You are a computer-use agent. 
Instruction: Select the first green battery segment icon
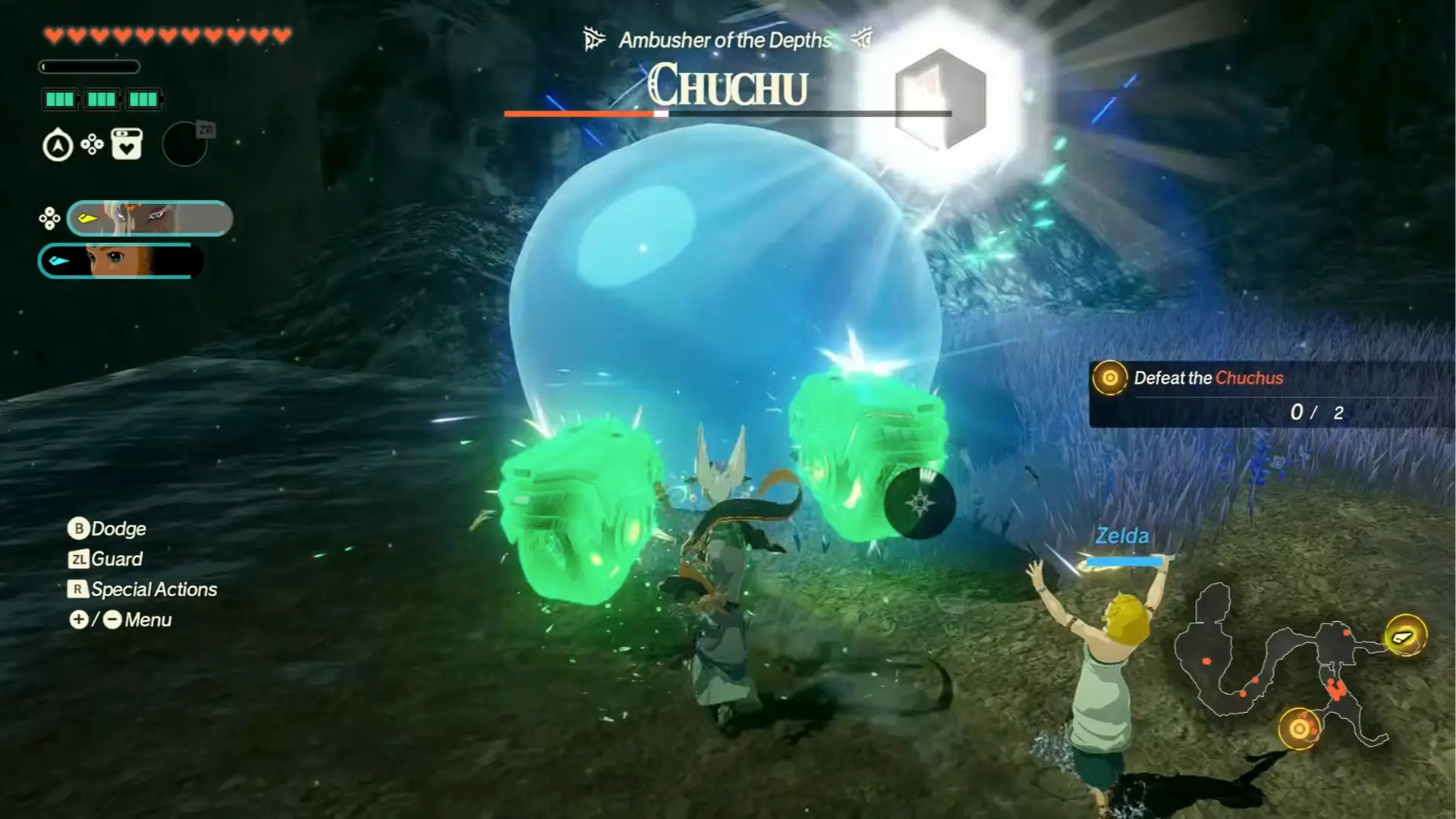click(x=59, y=99)
